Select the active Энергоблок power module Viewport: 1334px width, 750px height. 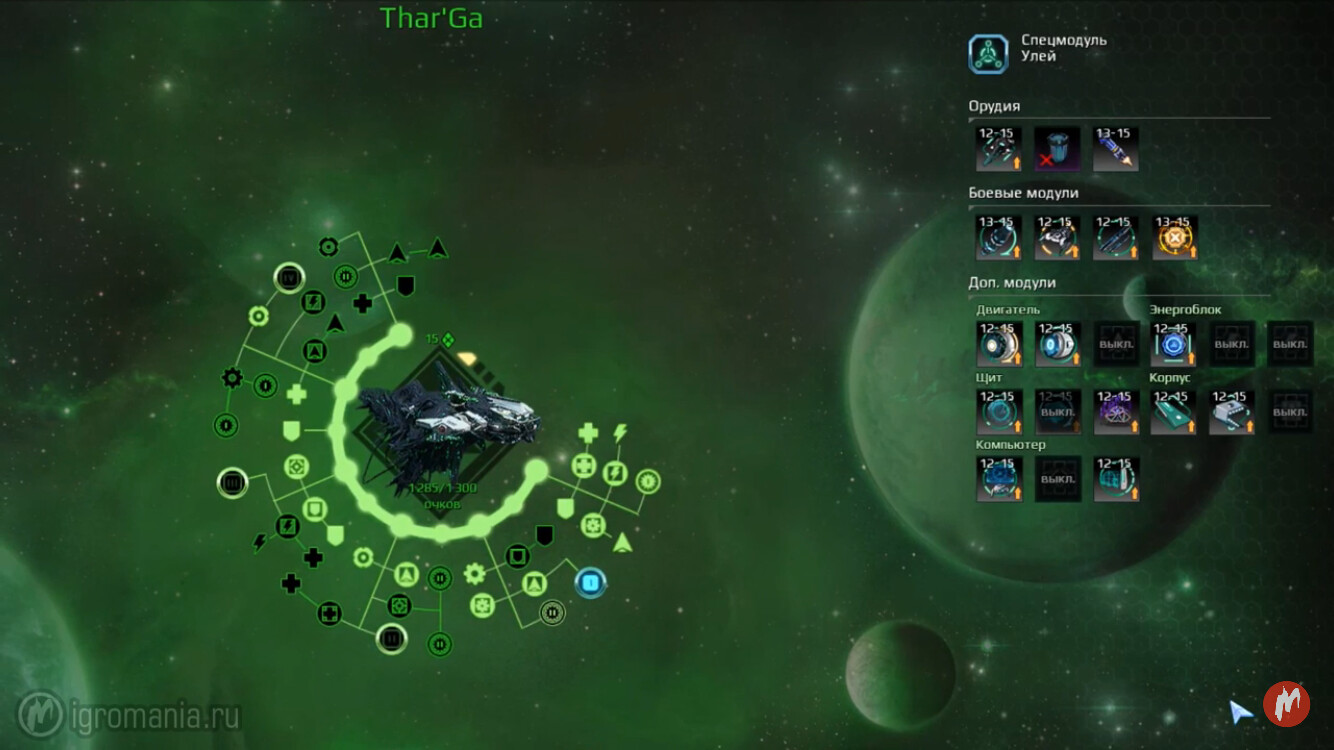click(1173, 344)
